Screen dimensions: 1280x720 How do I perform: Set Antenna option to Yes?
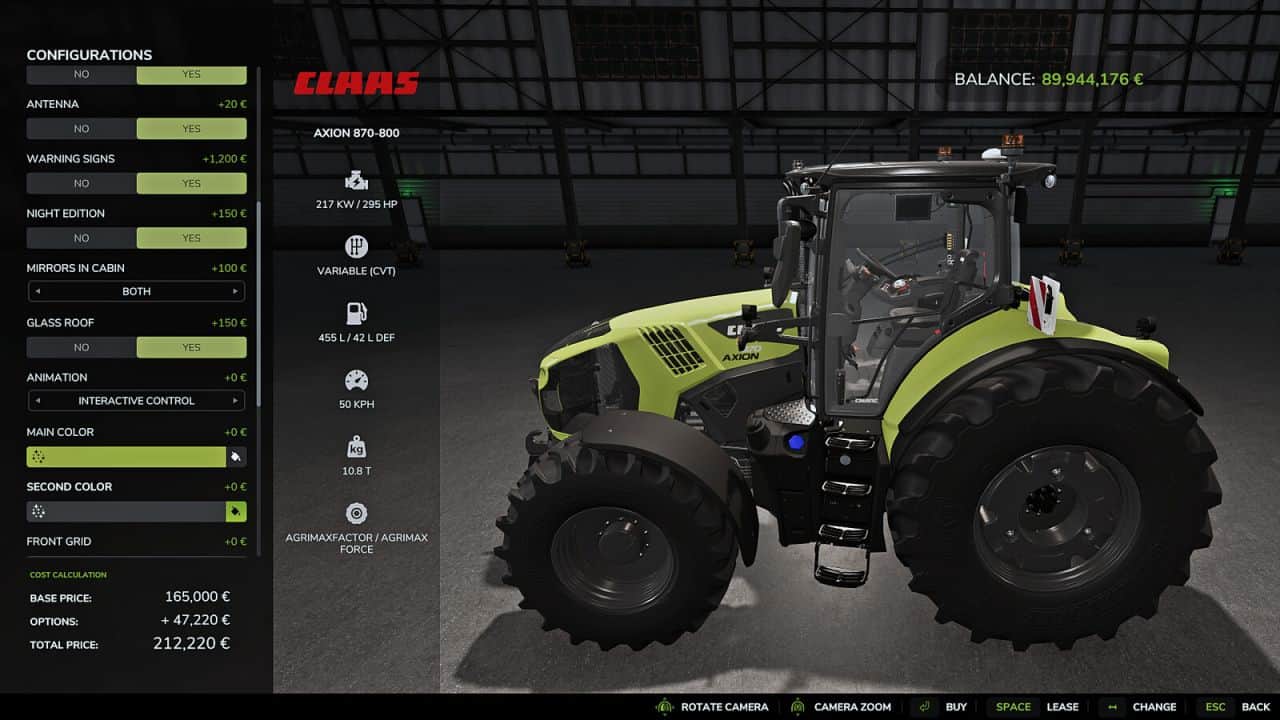coord(191,129)
